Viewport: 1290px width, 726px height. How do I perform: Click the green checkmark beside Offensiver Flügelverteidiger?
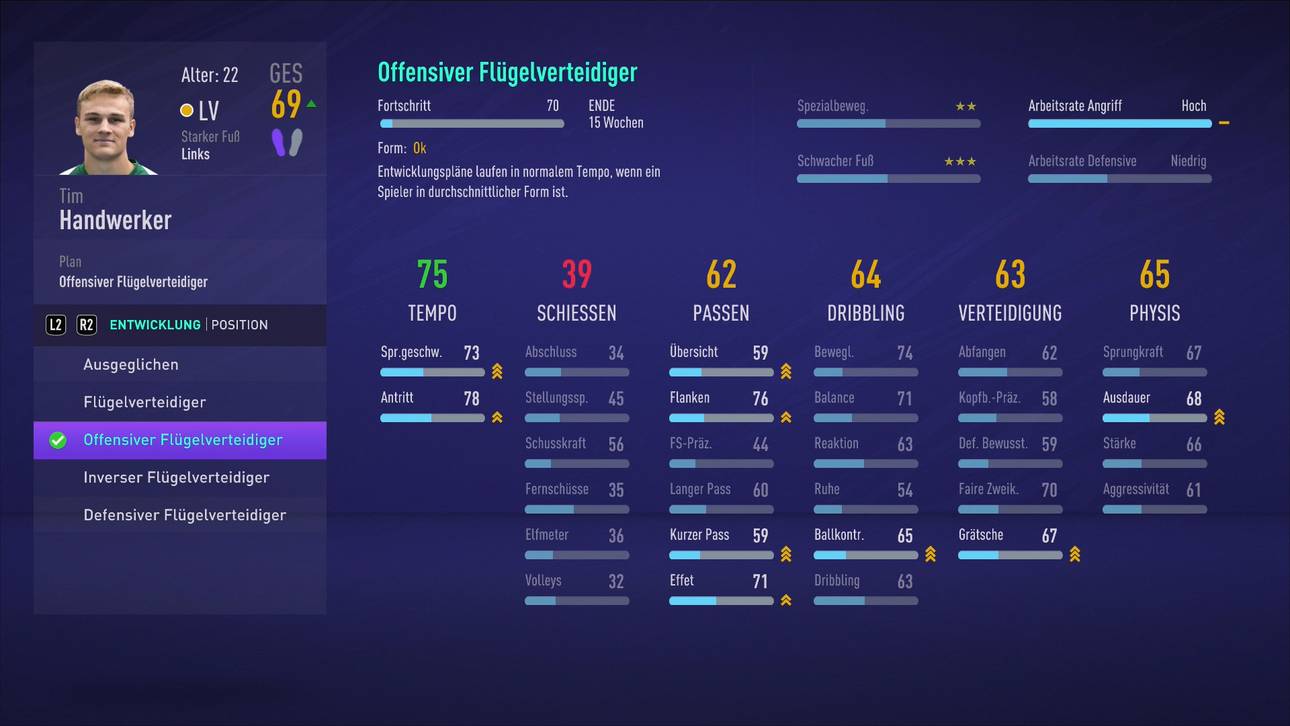57,440
